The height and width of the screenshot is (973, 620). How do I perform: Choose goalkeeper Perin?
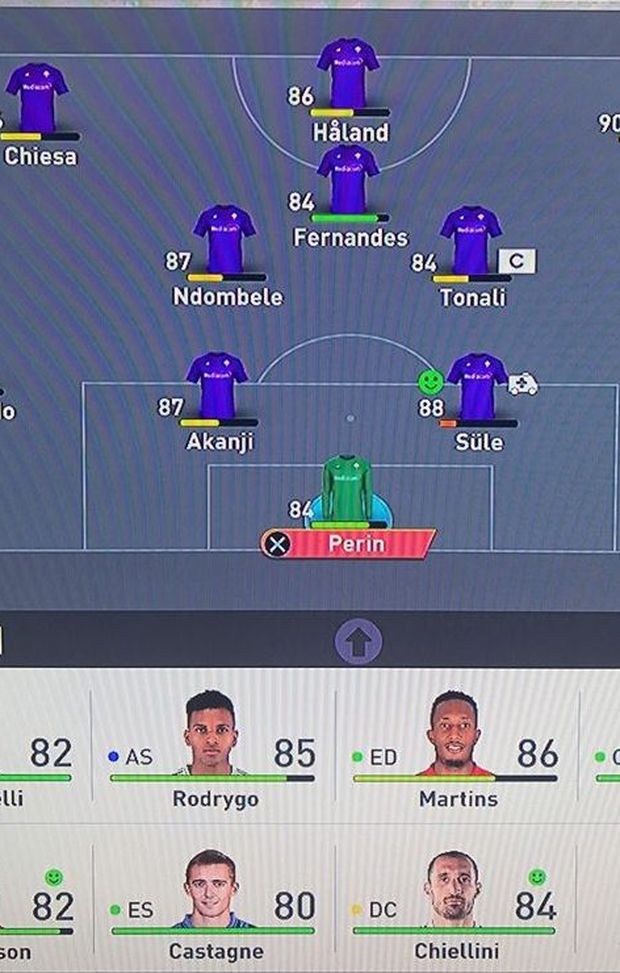click(x=347, y=490)
